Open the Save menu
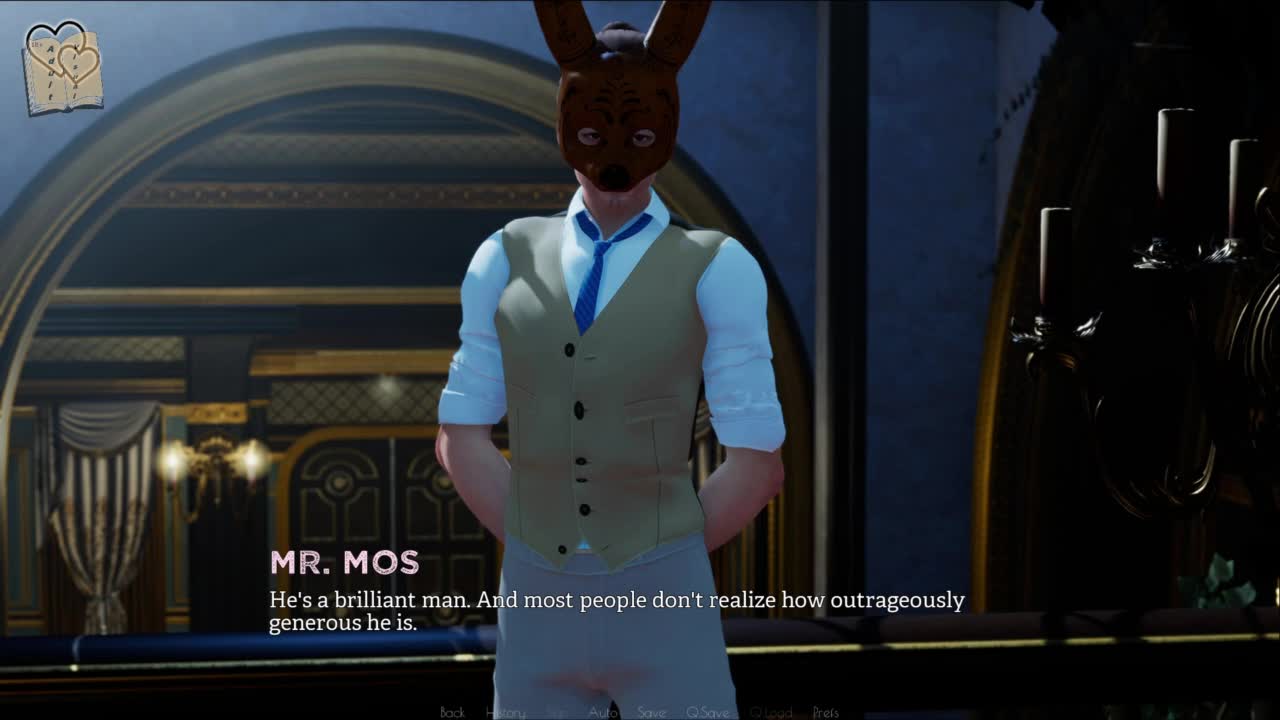The height and width of the screenshot is (720, 1280). tap(651, 712)
